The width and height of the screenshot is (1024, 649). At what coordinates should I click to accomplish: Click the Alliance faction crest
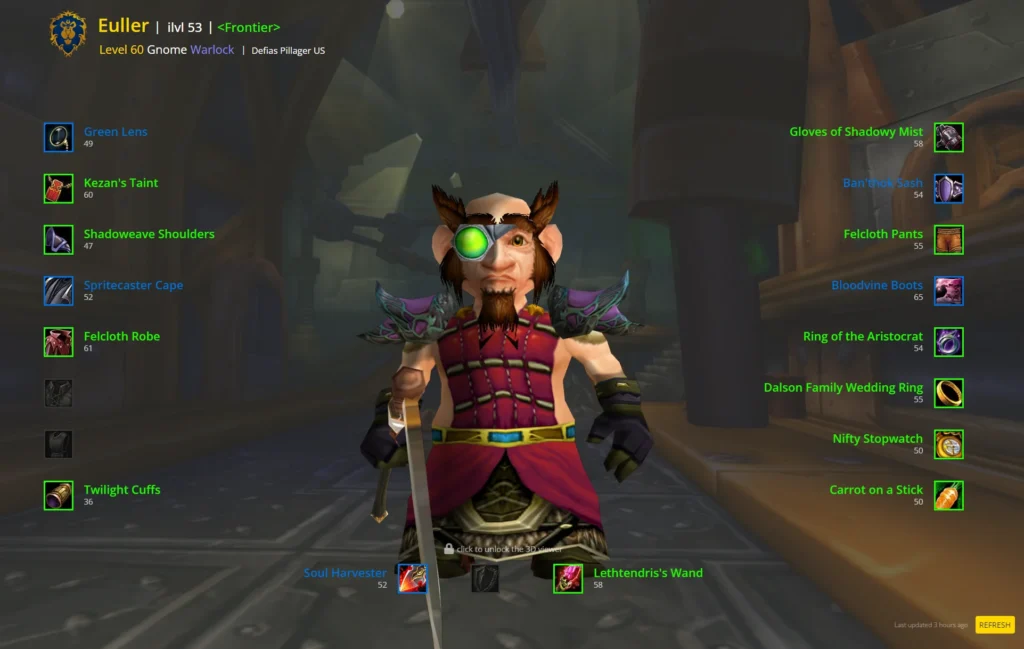pyautogui.click(x=68, y=35)
